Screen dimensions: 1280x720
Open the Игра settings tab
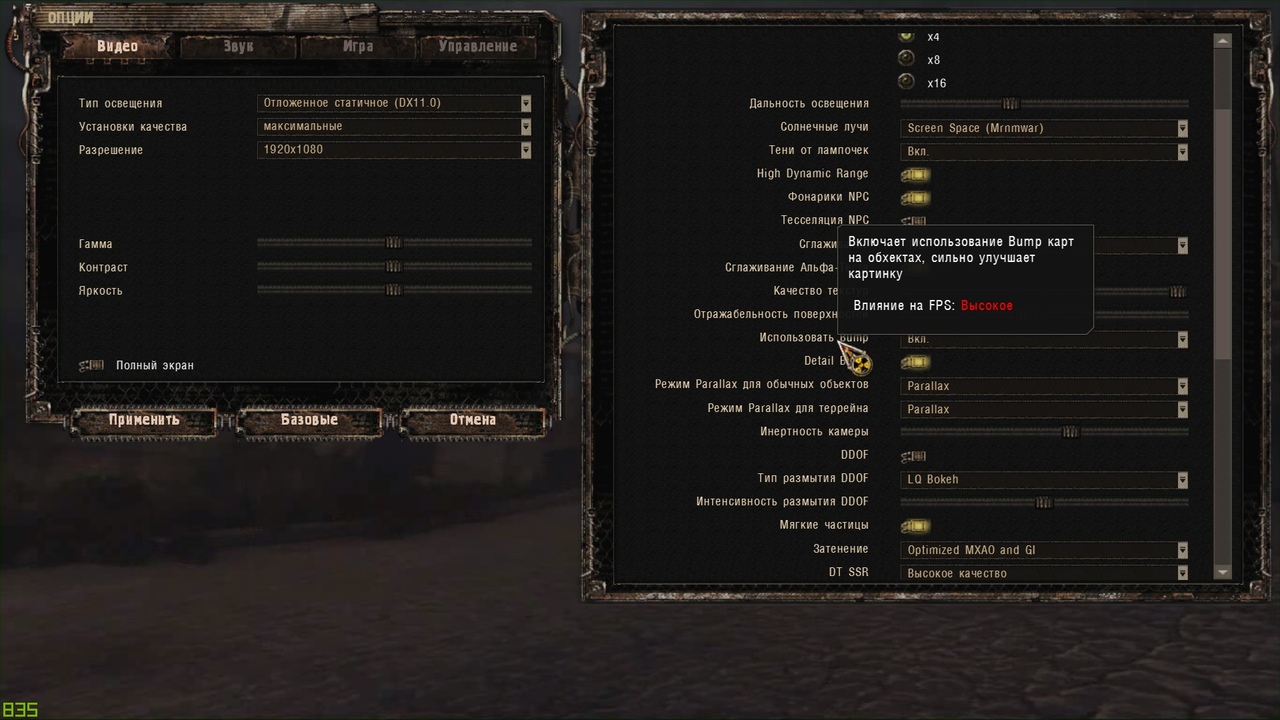click(357, 47)
